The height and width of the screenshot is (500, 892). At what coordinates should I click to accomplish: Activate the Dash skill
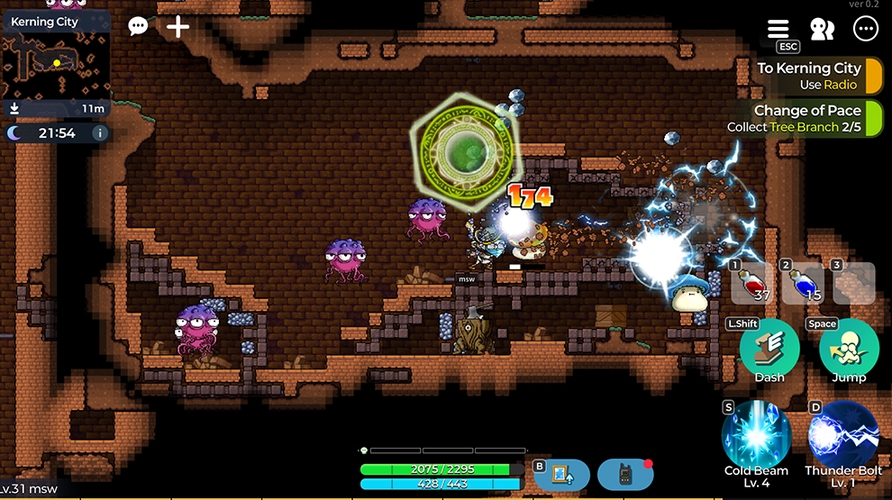769,349
